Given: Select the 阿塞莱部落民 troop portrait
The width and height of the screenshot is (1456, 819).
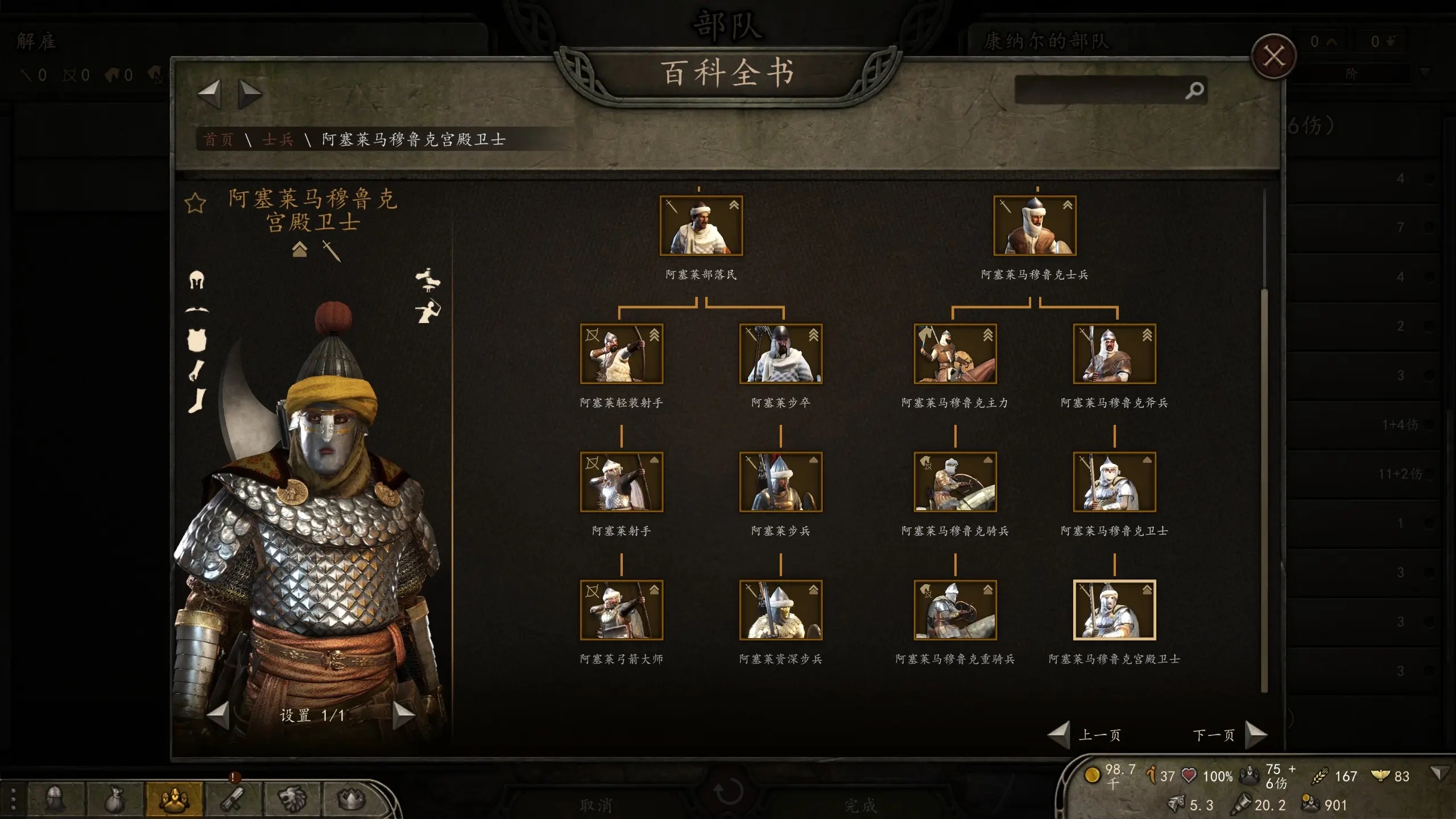Looking at the screenshot, I should click(701, 226).
